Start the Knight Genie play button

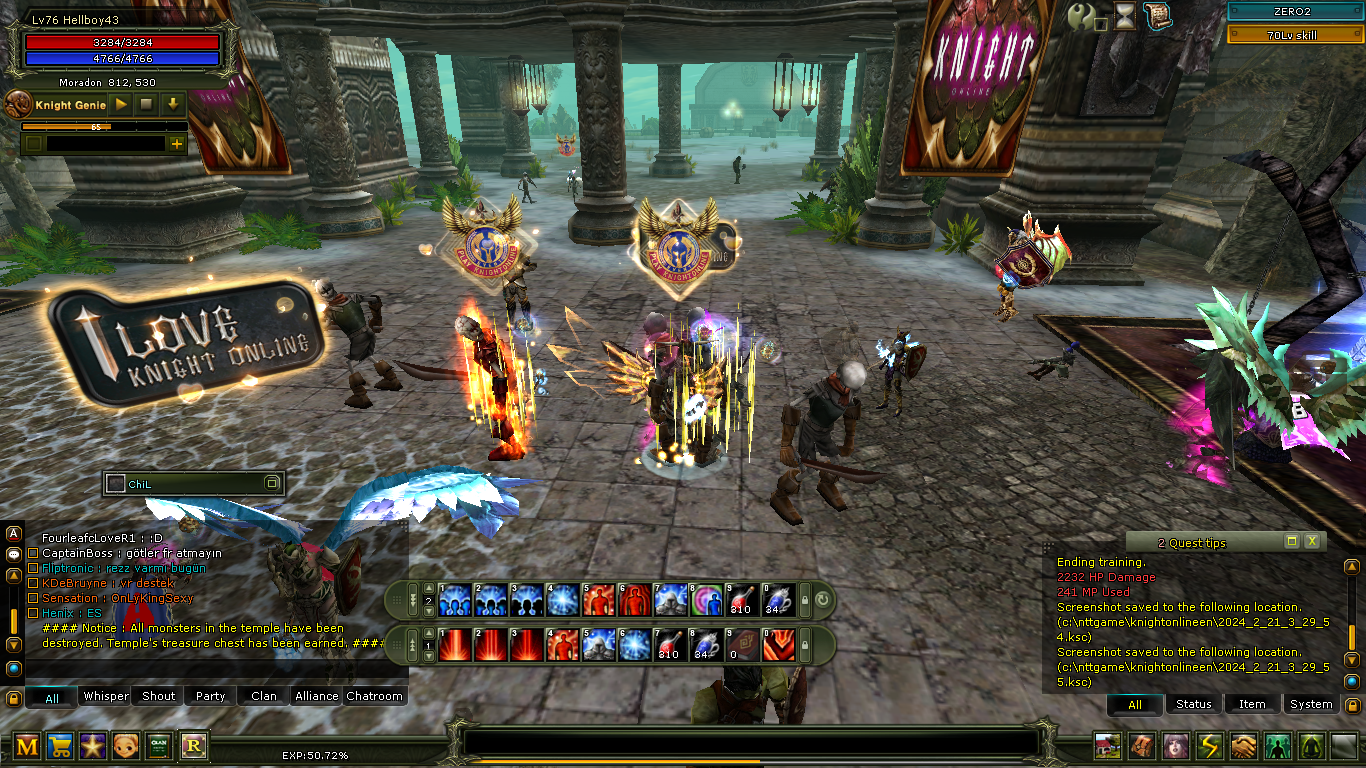pyautogui.click(x=121, y=104)
